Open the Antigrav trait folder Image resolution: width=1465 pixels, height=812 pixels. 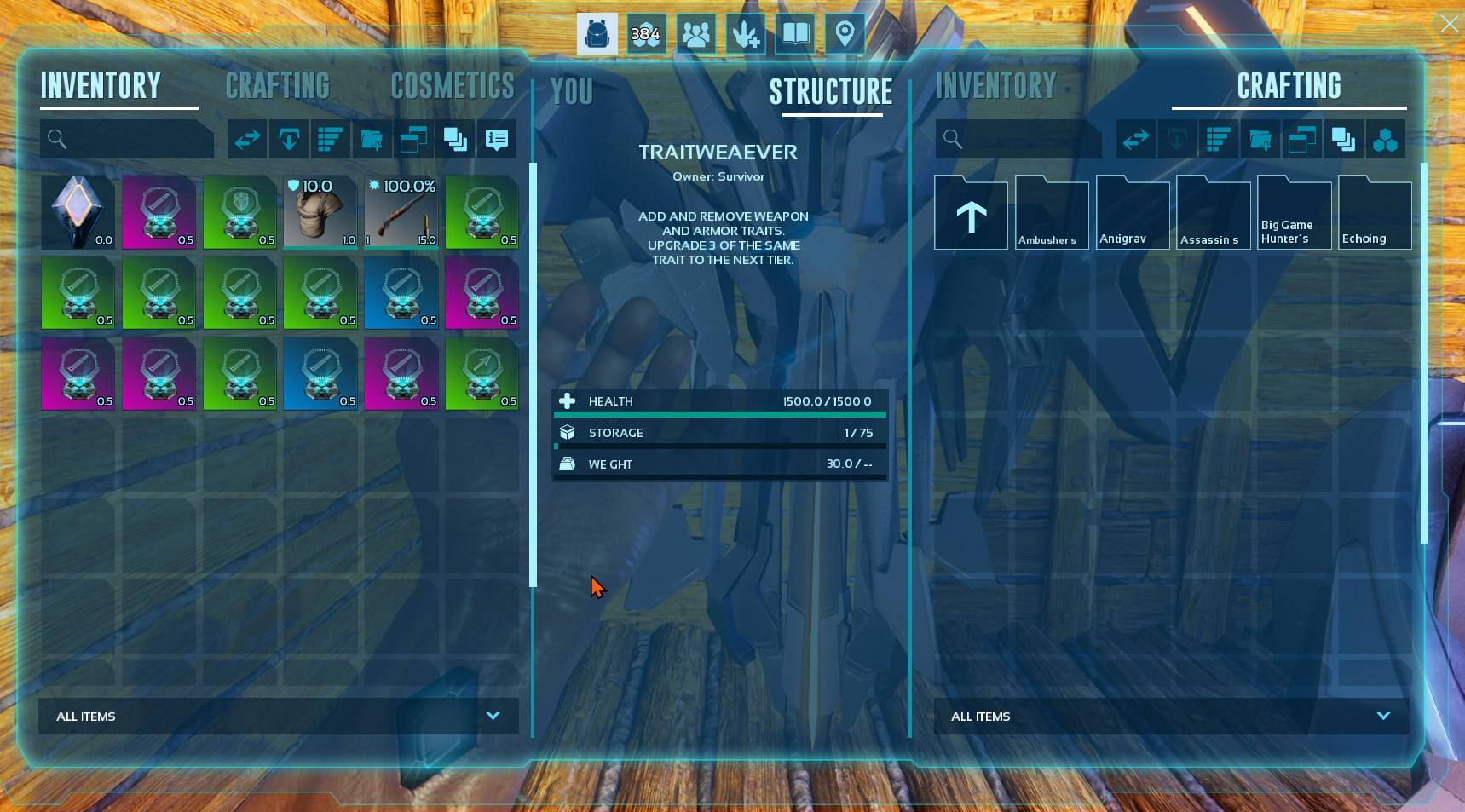(1132, 213)
